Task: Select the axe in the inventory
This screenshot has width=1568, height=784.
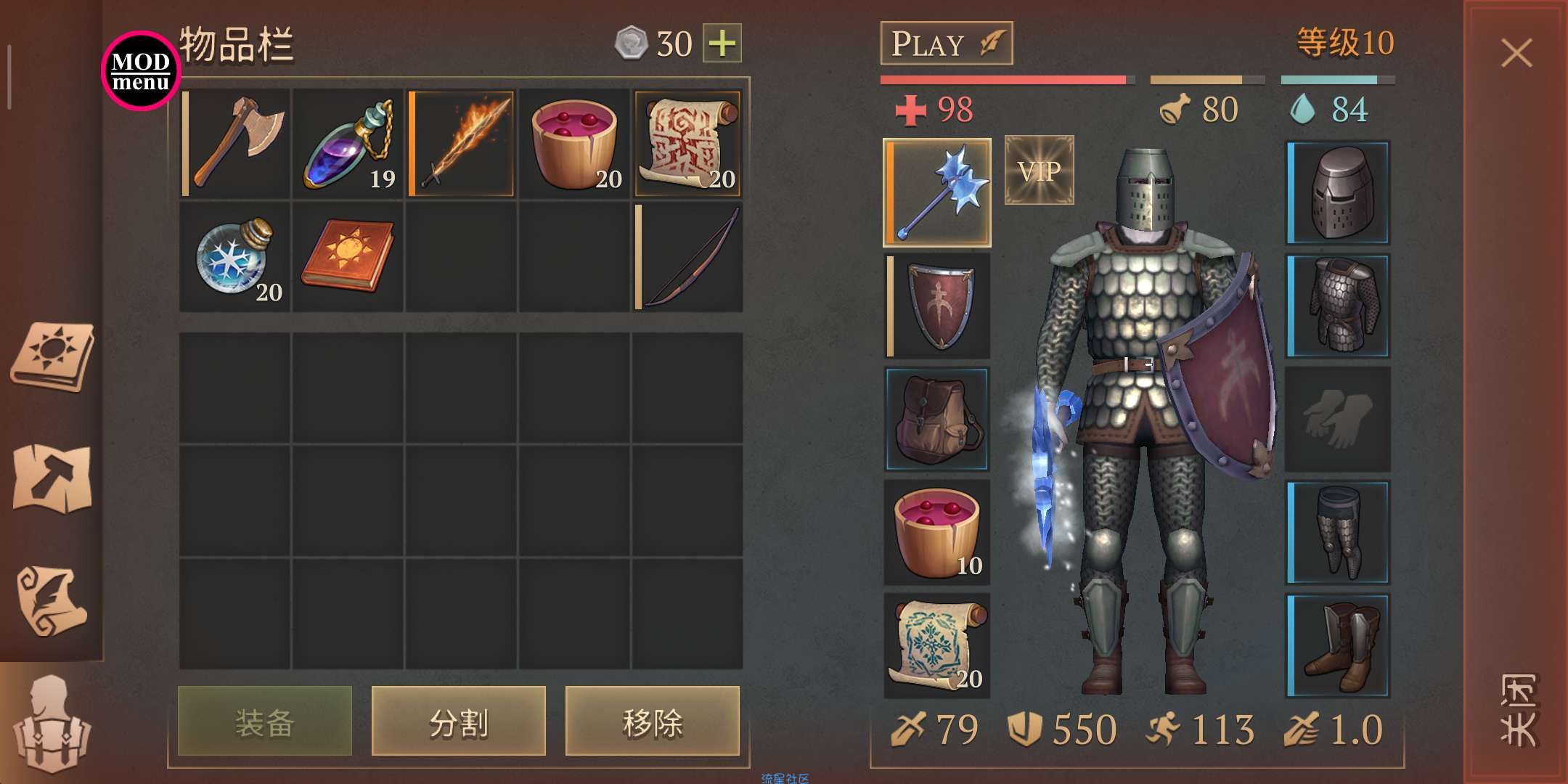Action: coord(235,143)
